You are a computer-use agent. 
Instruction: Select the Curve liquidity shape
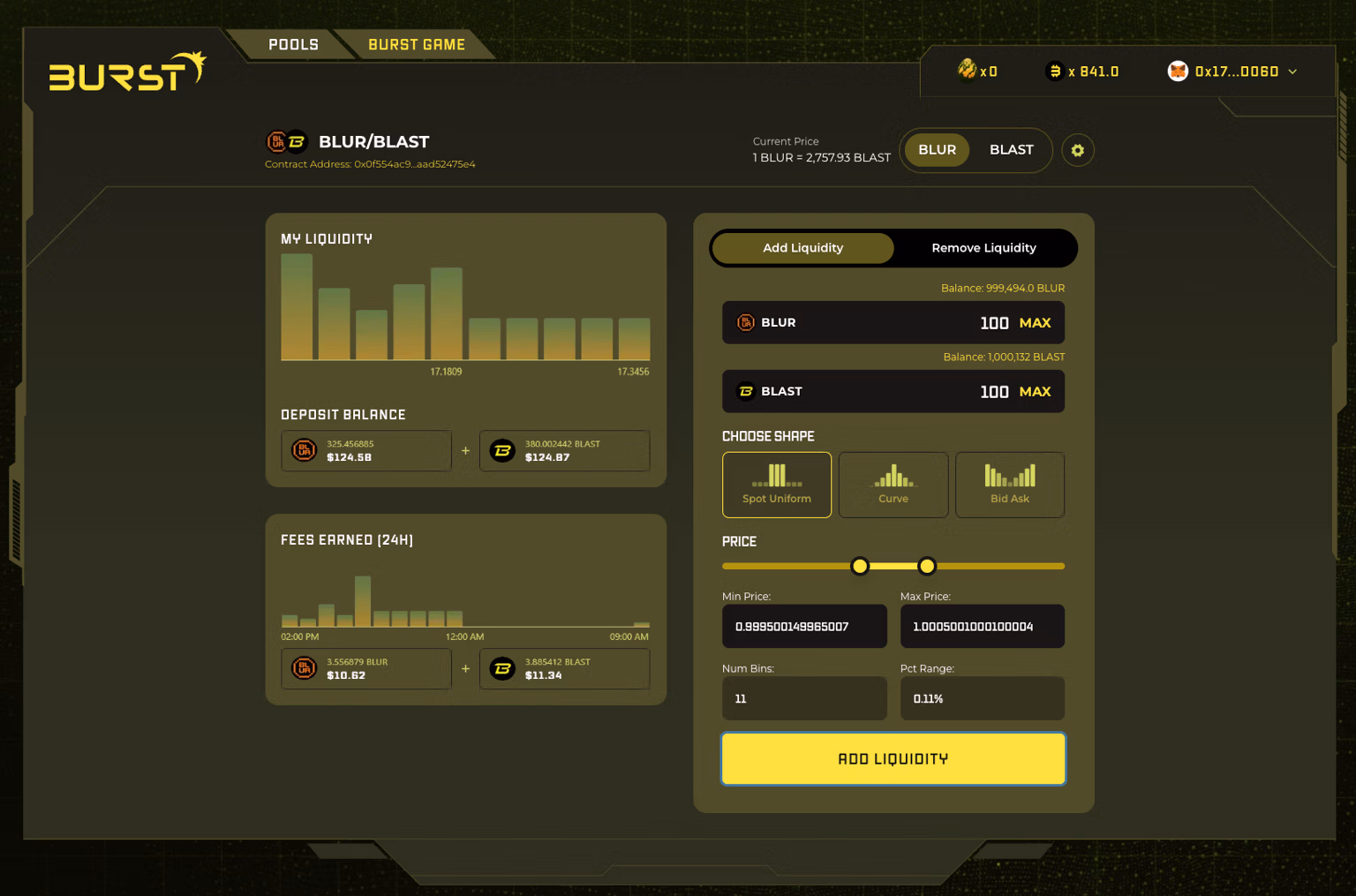click(x=893, y=485)
